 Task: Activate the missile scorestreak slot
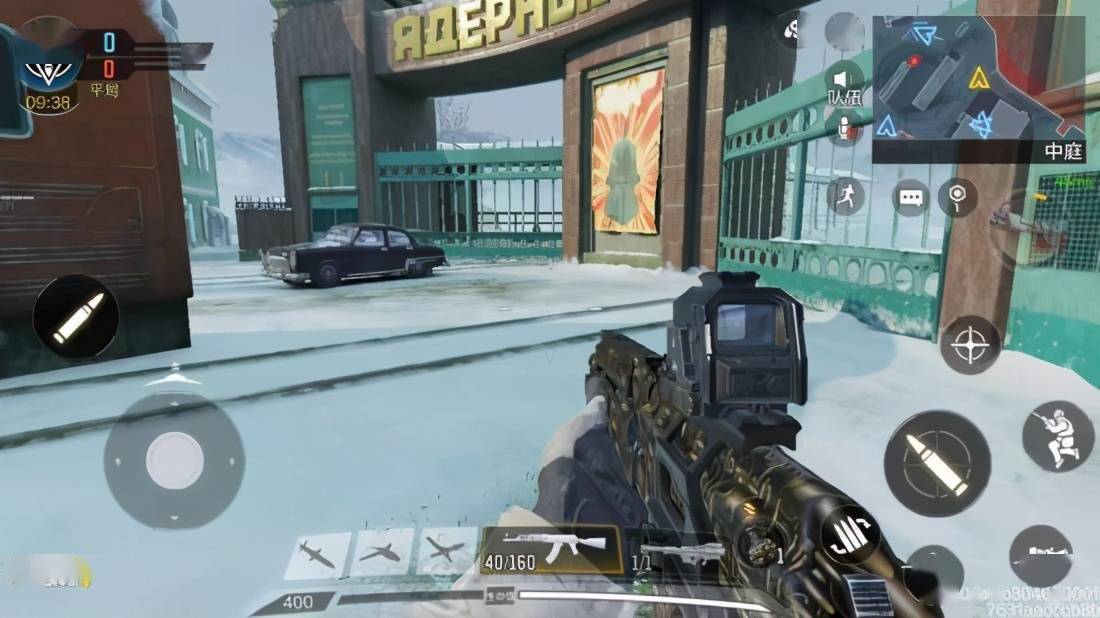point(318,555)
